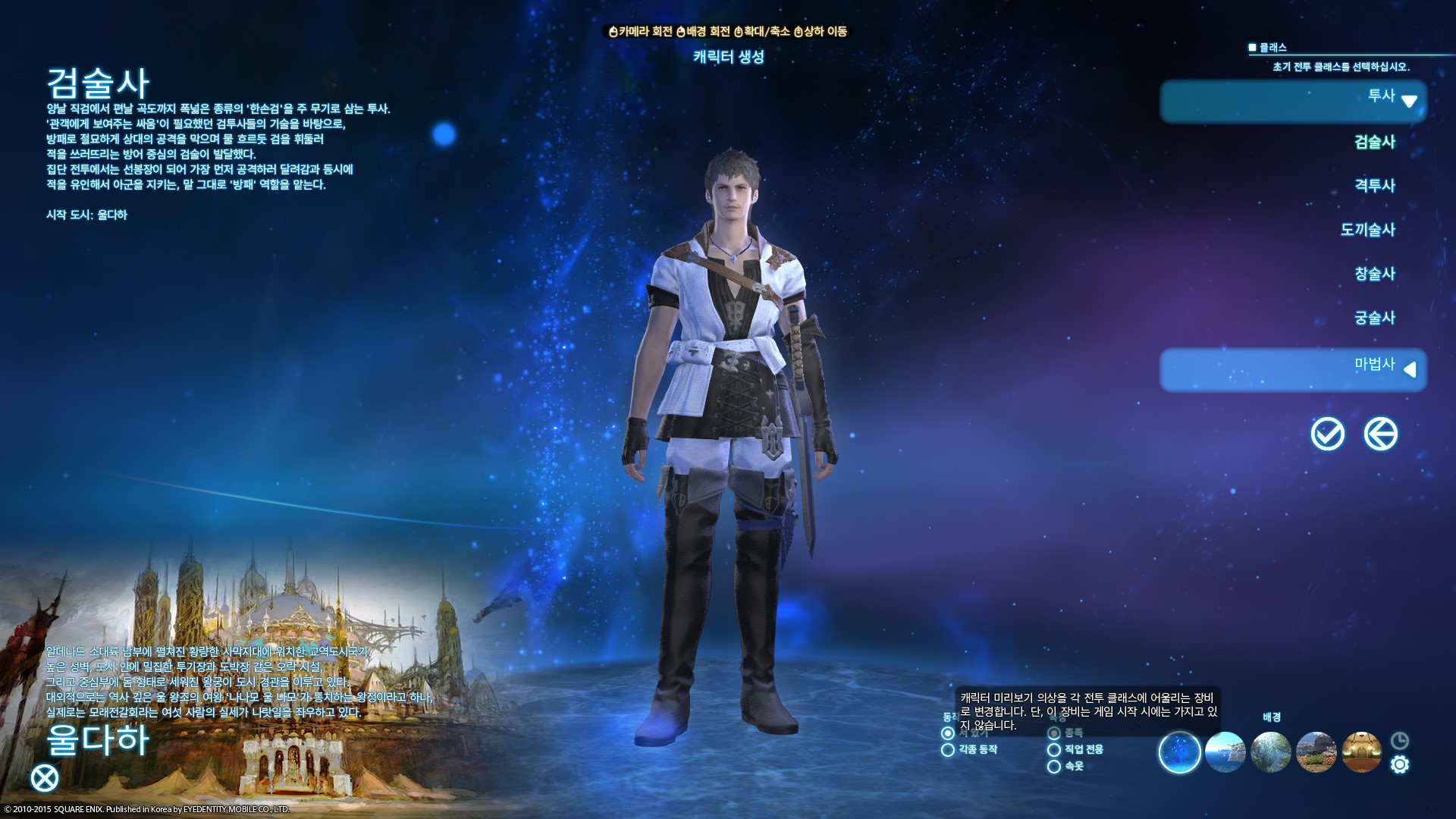Viewport: 1456px width, 819px height.
Task: Choose the 직업 전용 outfit option
Action: [x=1054, y=750]
